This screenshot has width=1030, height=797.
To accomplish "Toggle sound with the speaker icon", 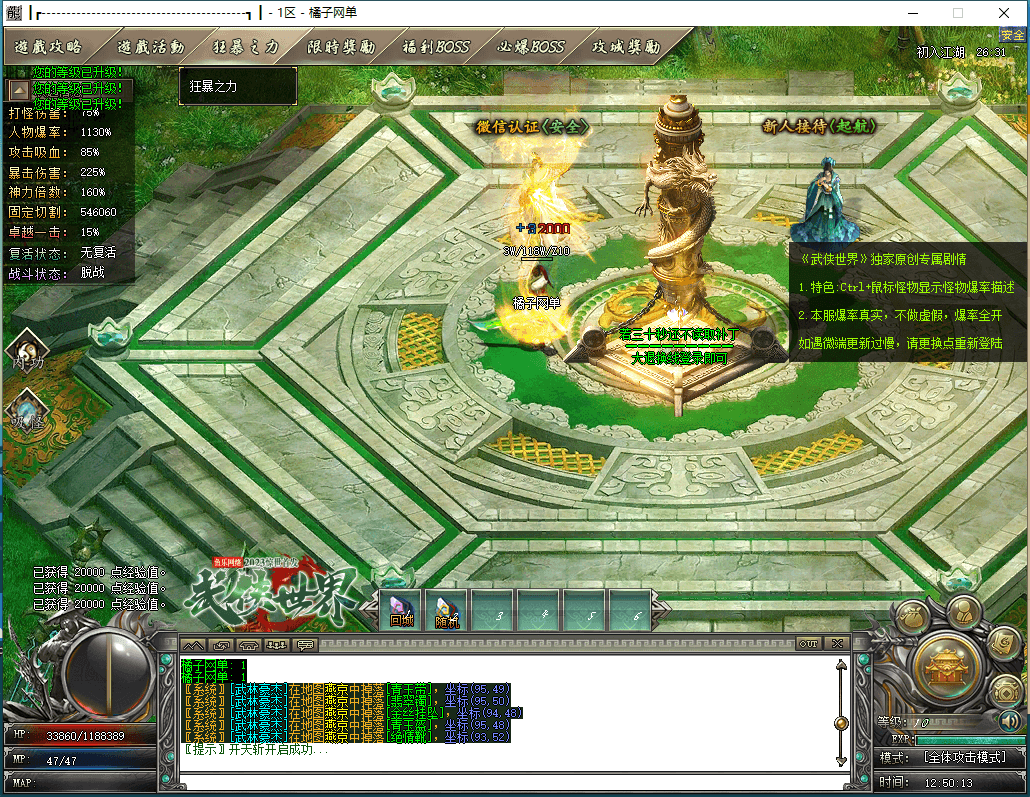I will click(1010, 719).
